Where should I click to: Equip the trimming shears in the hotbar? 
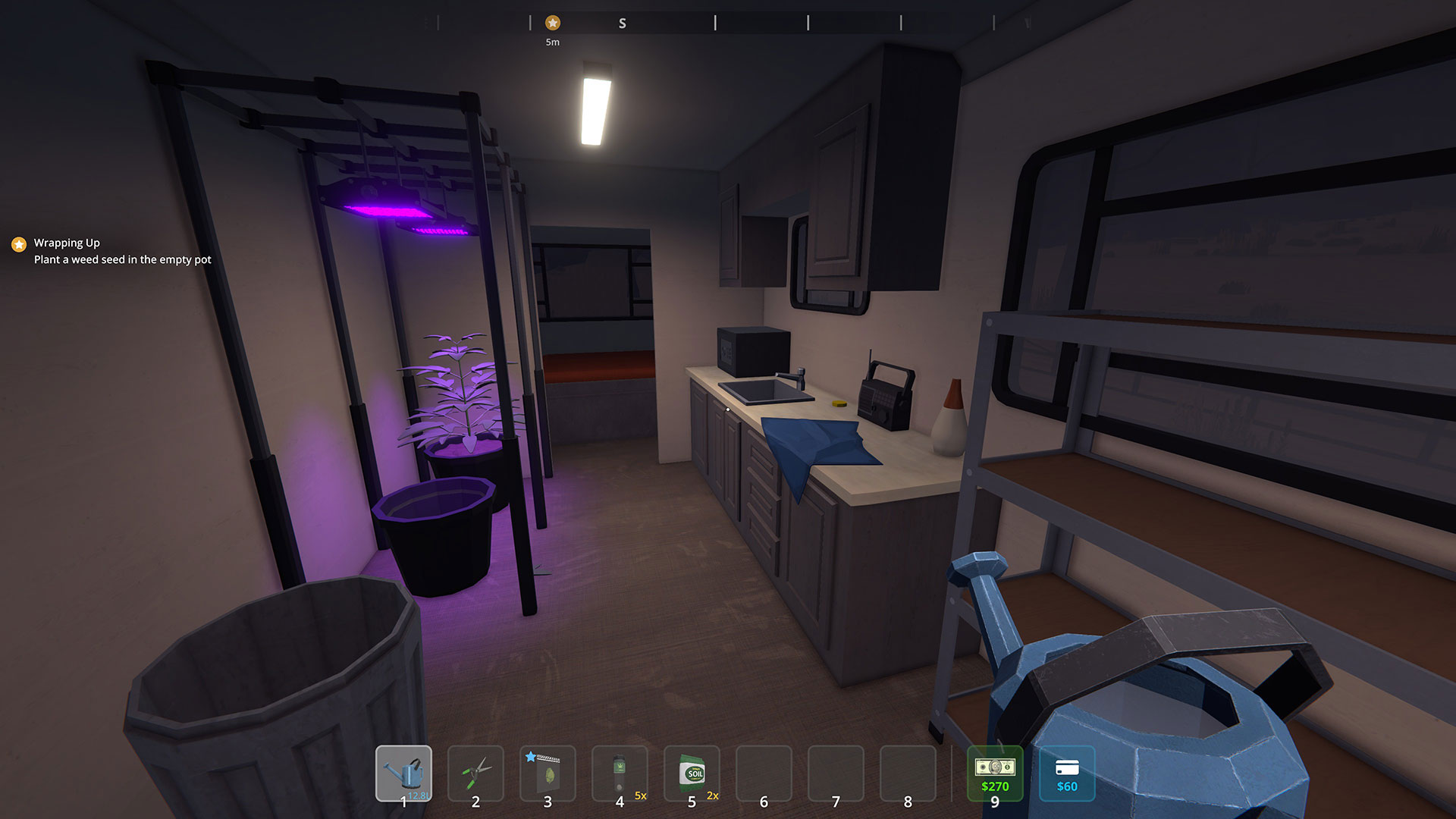point(475,773)
